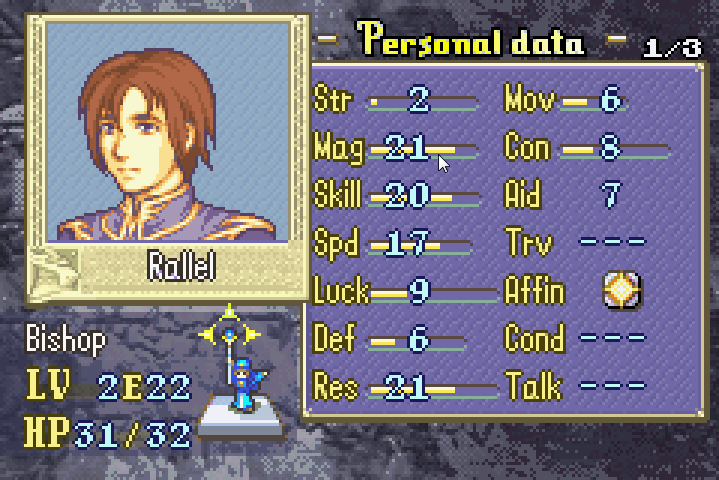Highlight the Spd stat row

pyautogui.click(x=400, y=244)
